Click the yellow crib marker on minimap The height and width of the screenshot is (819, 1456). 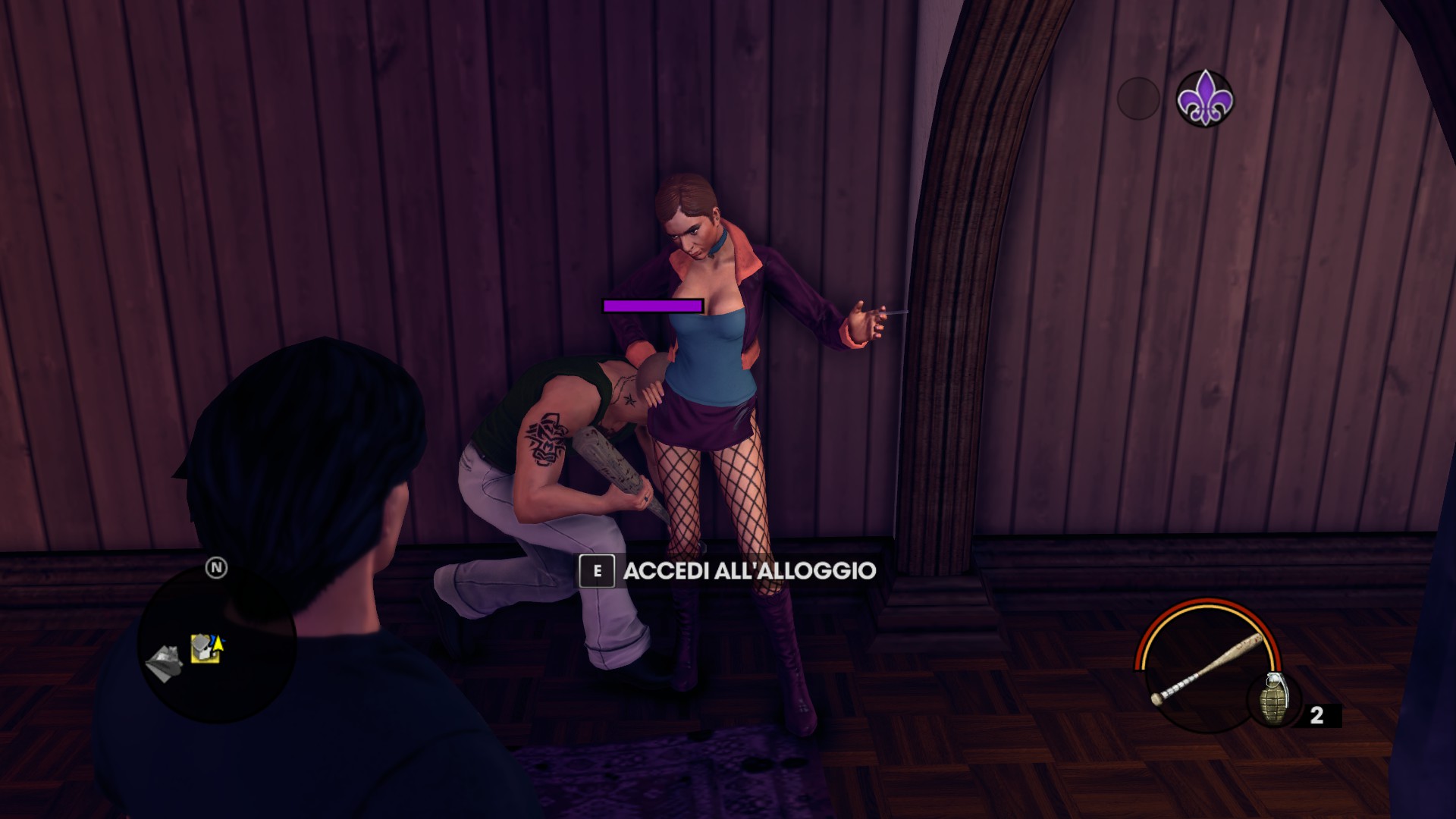[205, 649]
